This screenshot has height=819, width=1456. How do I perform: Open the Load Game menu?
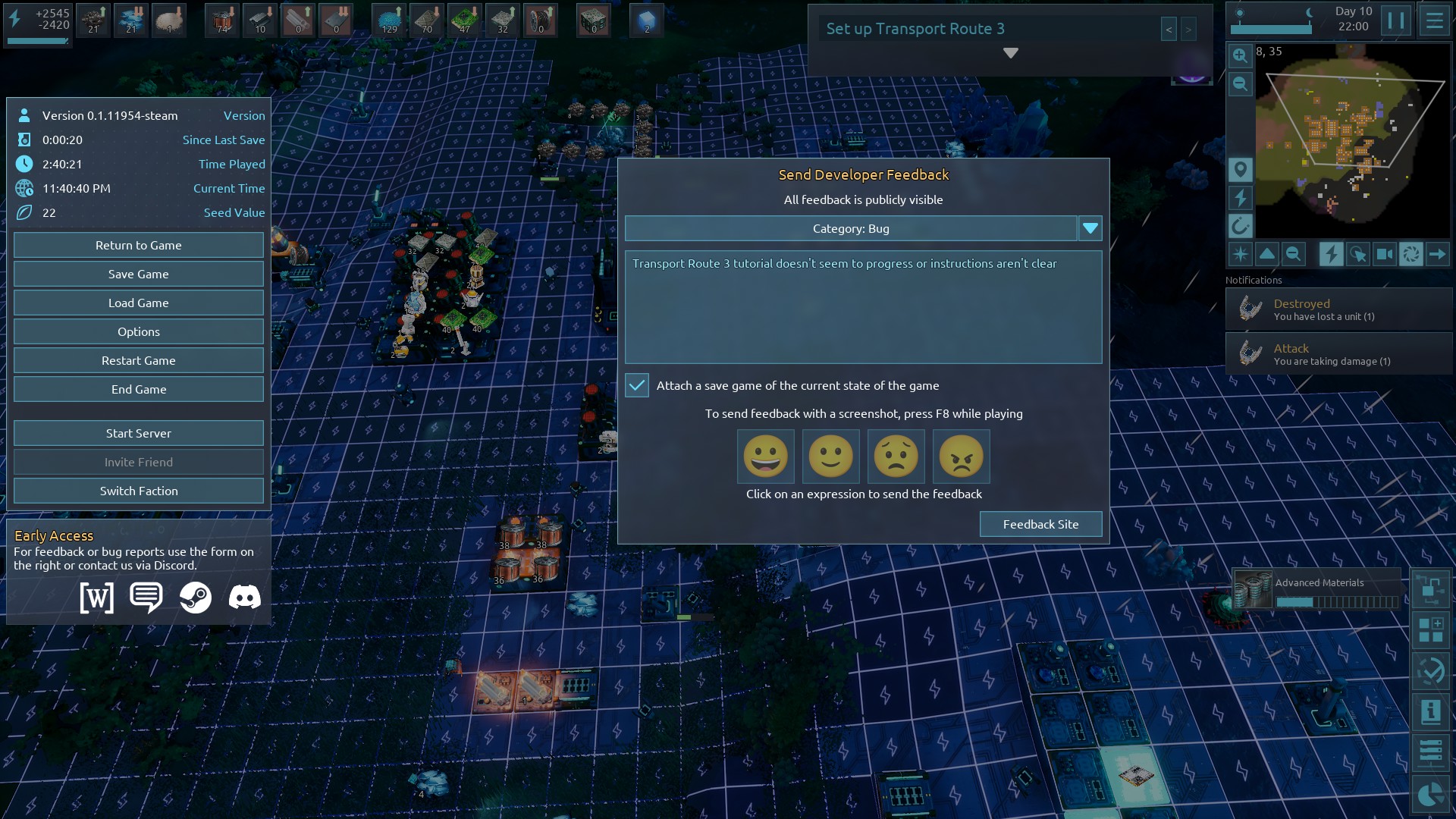[x=138, y=303]
